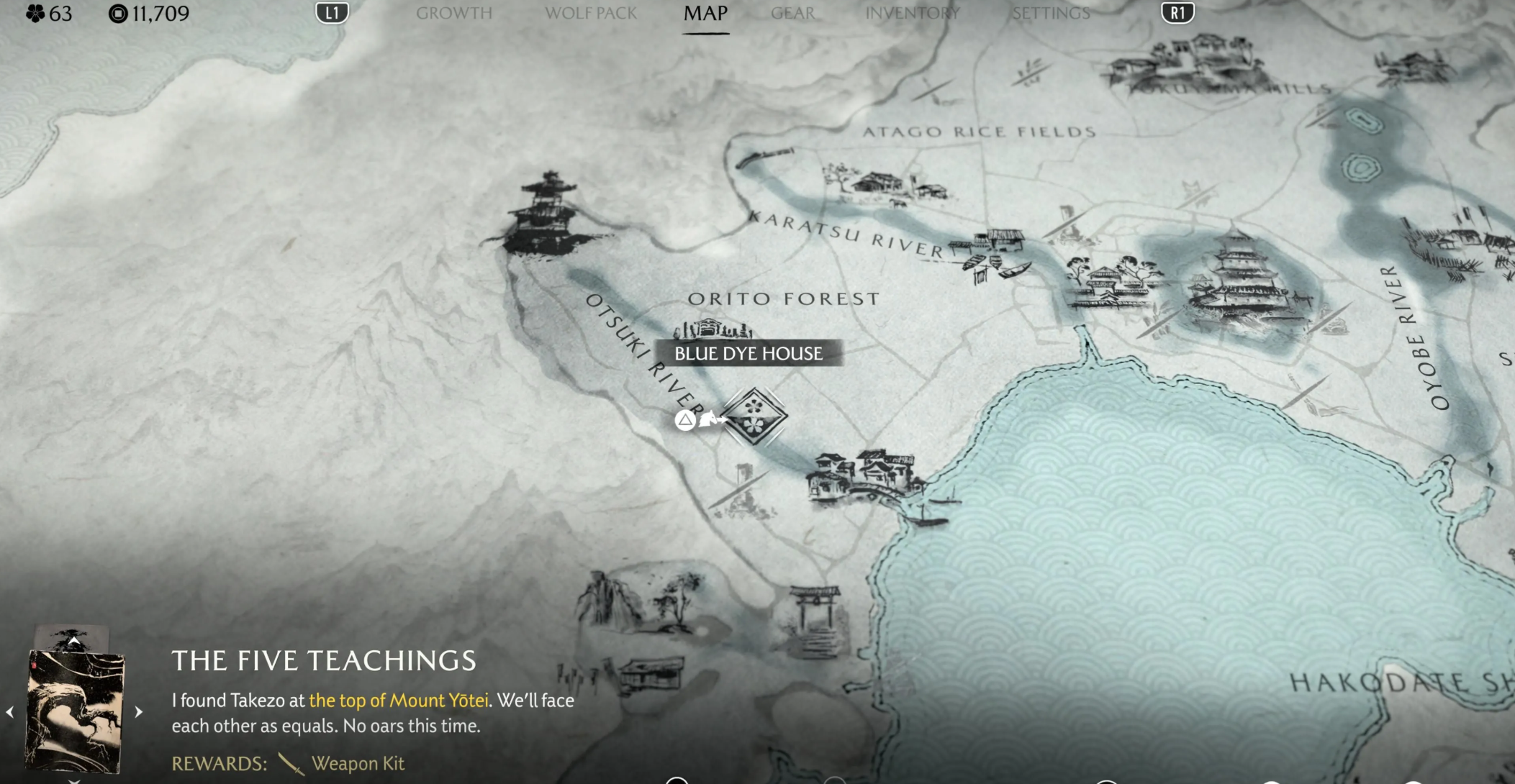Image resolution: width=1515 pixels, height=784 pixels.
Task: Show the previous quest card with left arrow
Action: pos(10,712)
